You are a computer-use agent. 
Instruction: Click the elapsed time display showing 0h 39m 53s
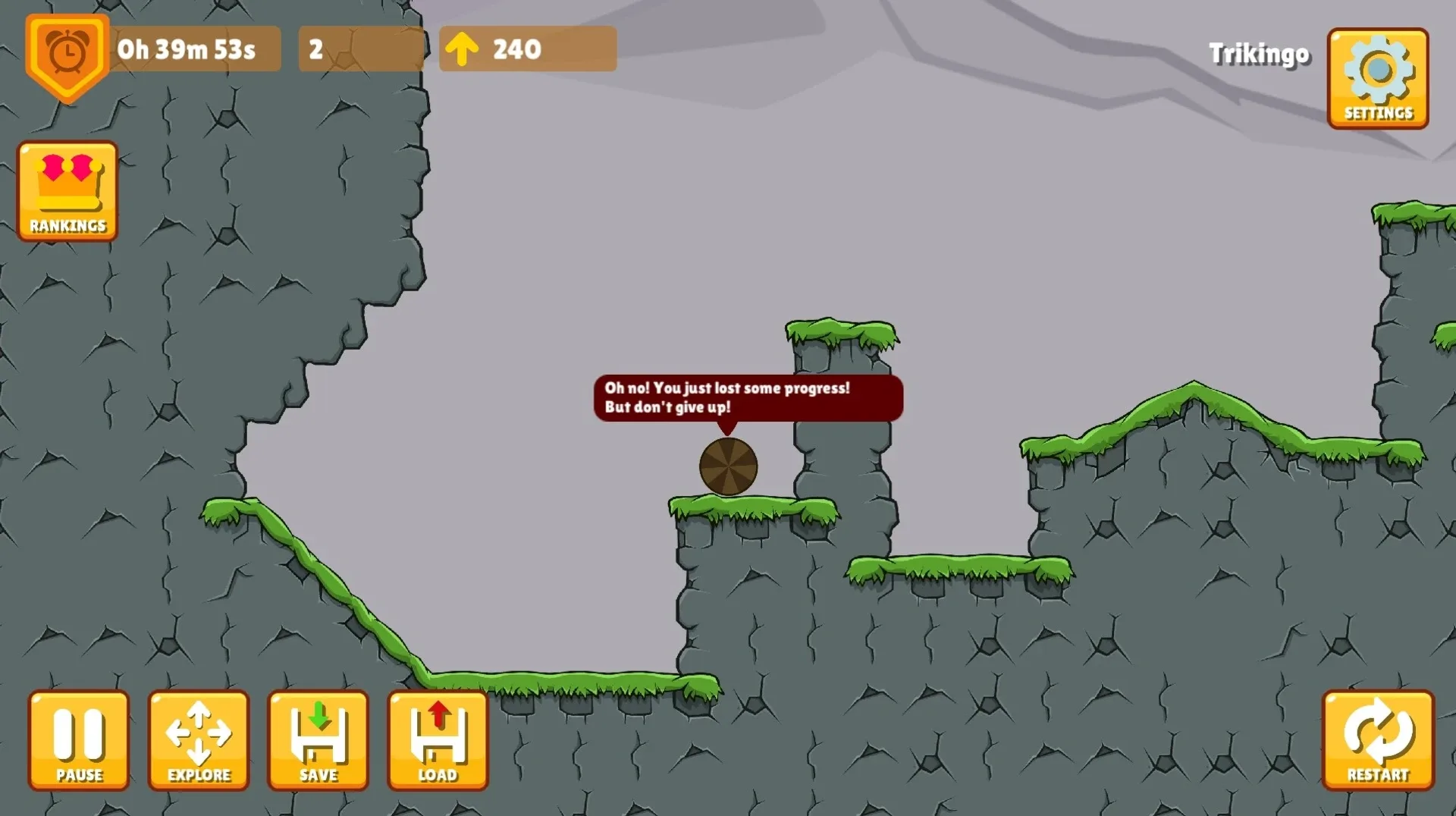click(x=187, y=49)
